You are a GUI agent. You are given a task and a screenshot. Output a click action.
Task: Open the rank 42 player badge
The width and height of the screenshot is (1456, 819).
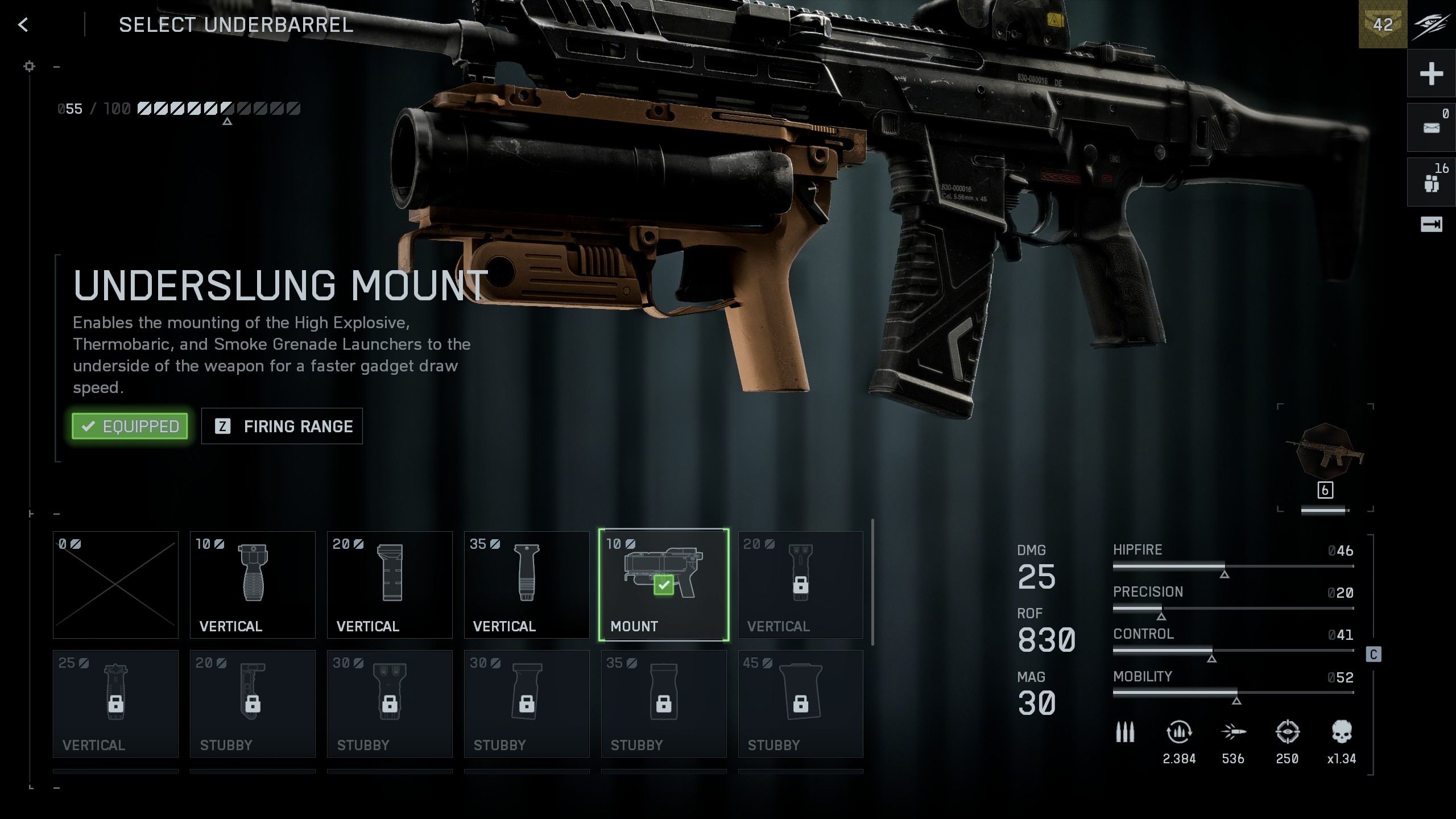click(x=1383, y=24)
